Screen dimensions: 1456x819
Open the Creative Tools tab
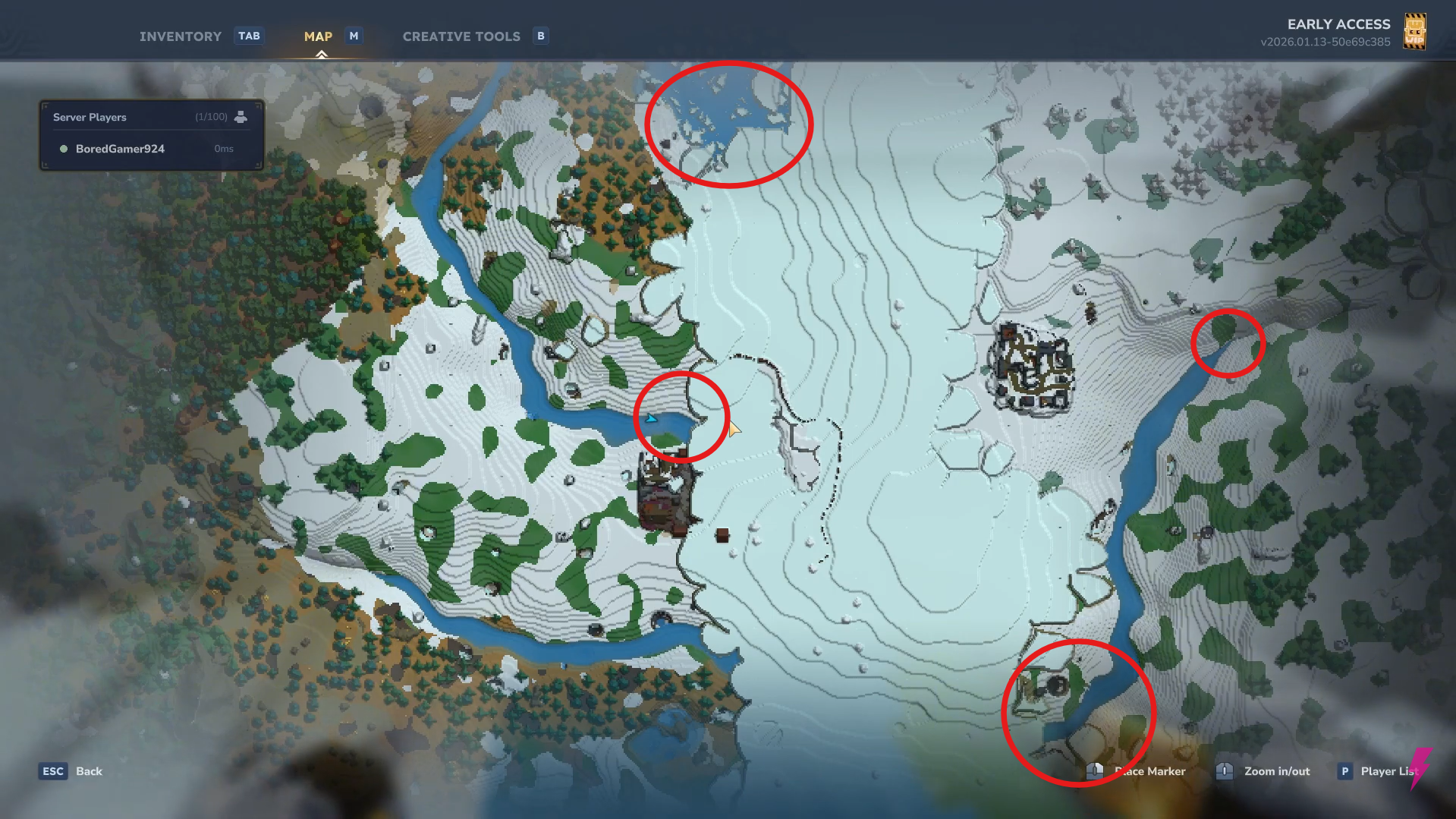[x=461, y=36]
